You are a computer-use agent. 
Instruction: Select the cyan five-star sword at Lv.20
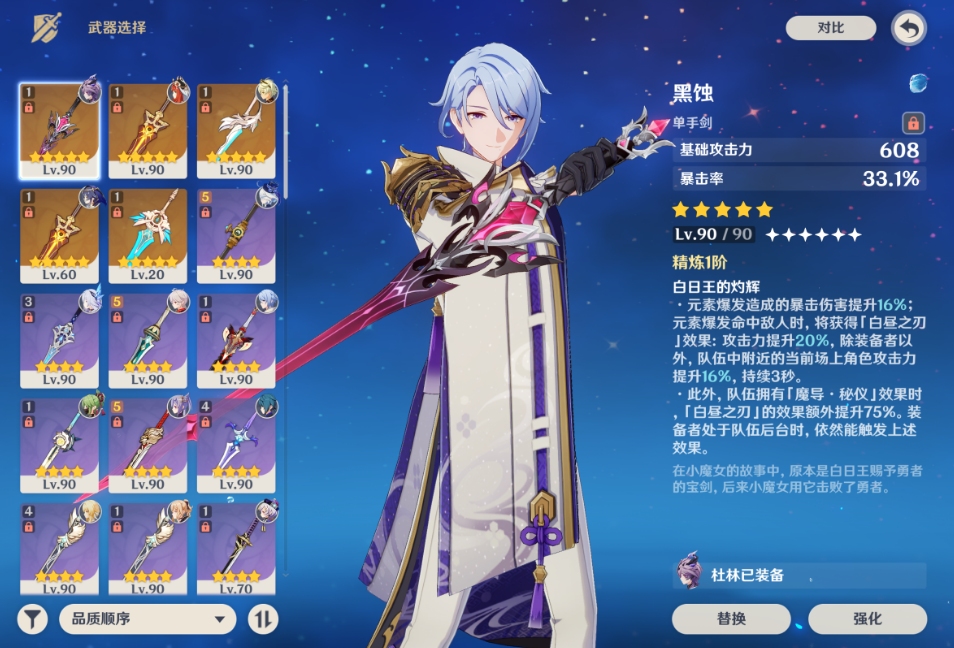tap(148, 235)
